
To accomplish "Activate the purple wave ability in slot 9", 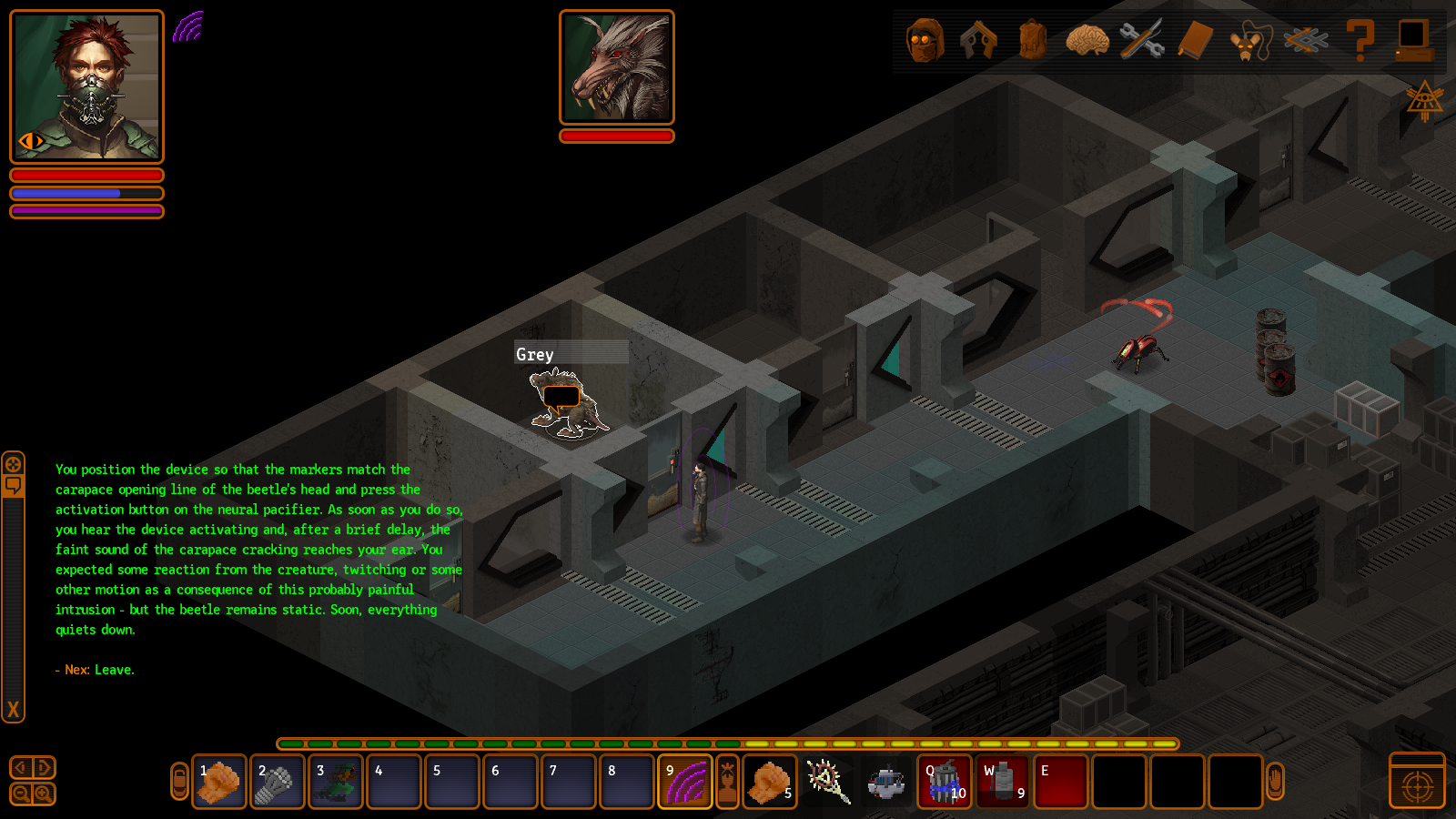I will 685,782.
